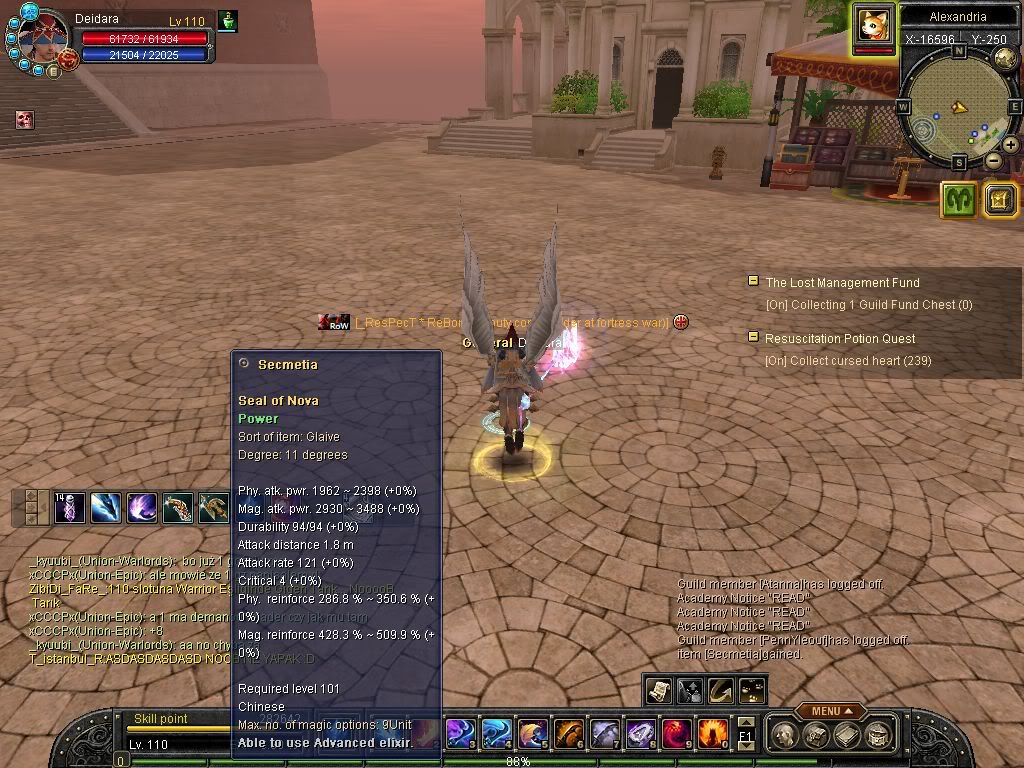Open the book icon in menu bar
This screenshot has height=768, width=1024.
[x=846, y=736]
